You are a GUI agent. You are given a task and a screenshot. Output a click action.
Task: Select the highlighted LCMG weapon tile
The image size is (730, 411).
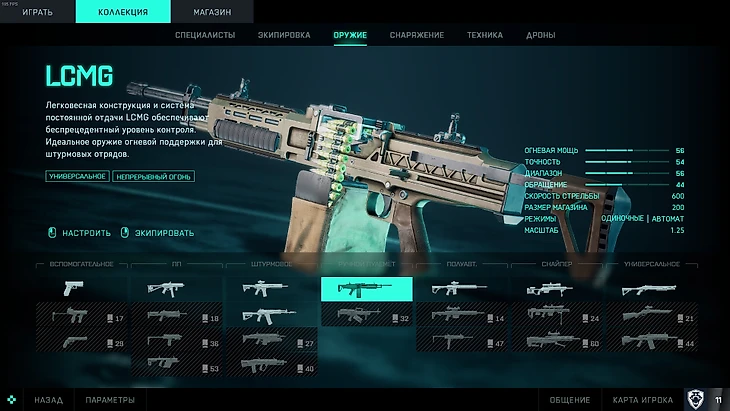366,289
